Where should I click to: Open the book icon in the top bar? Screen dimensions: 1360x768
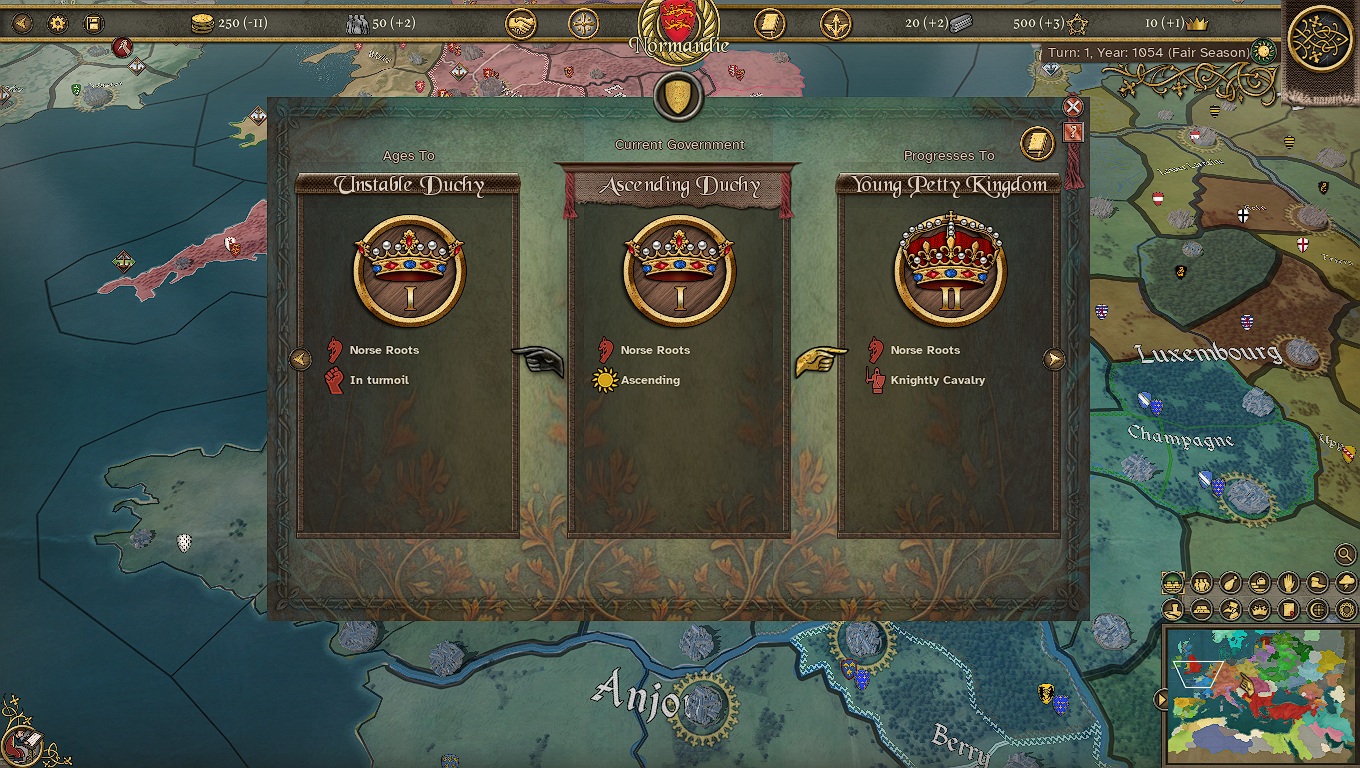768,23
